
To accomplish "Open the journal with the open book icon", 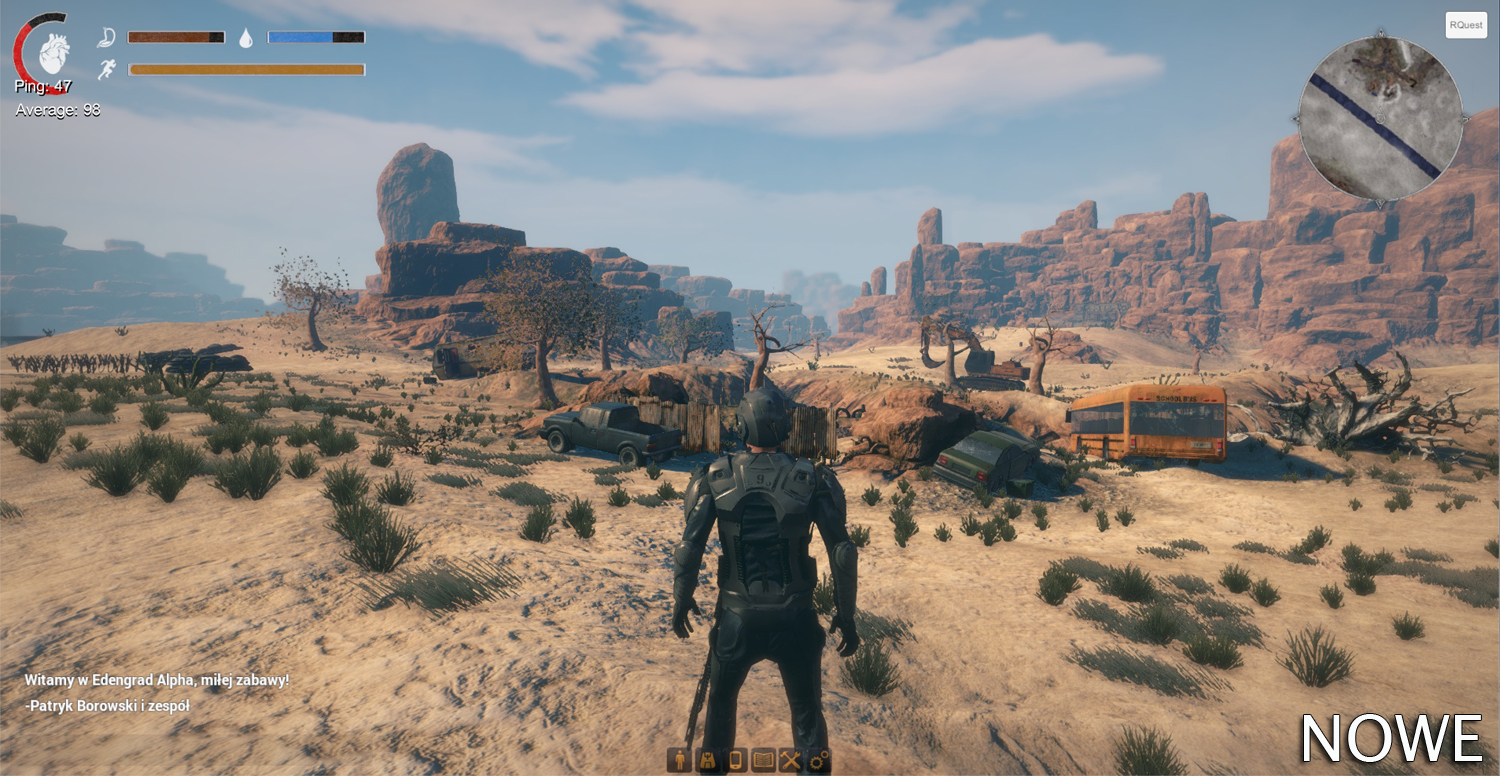I will tap(763, 760).
